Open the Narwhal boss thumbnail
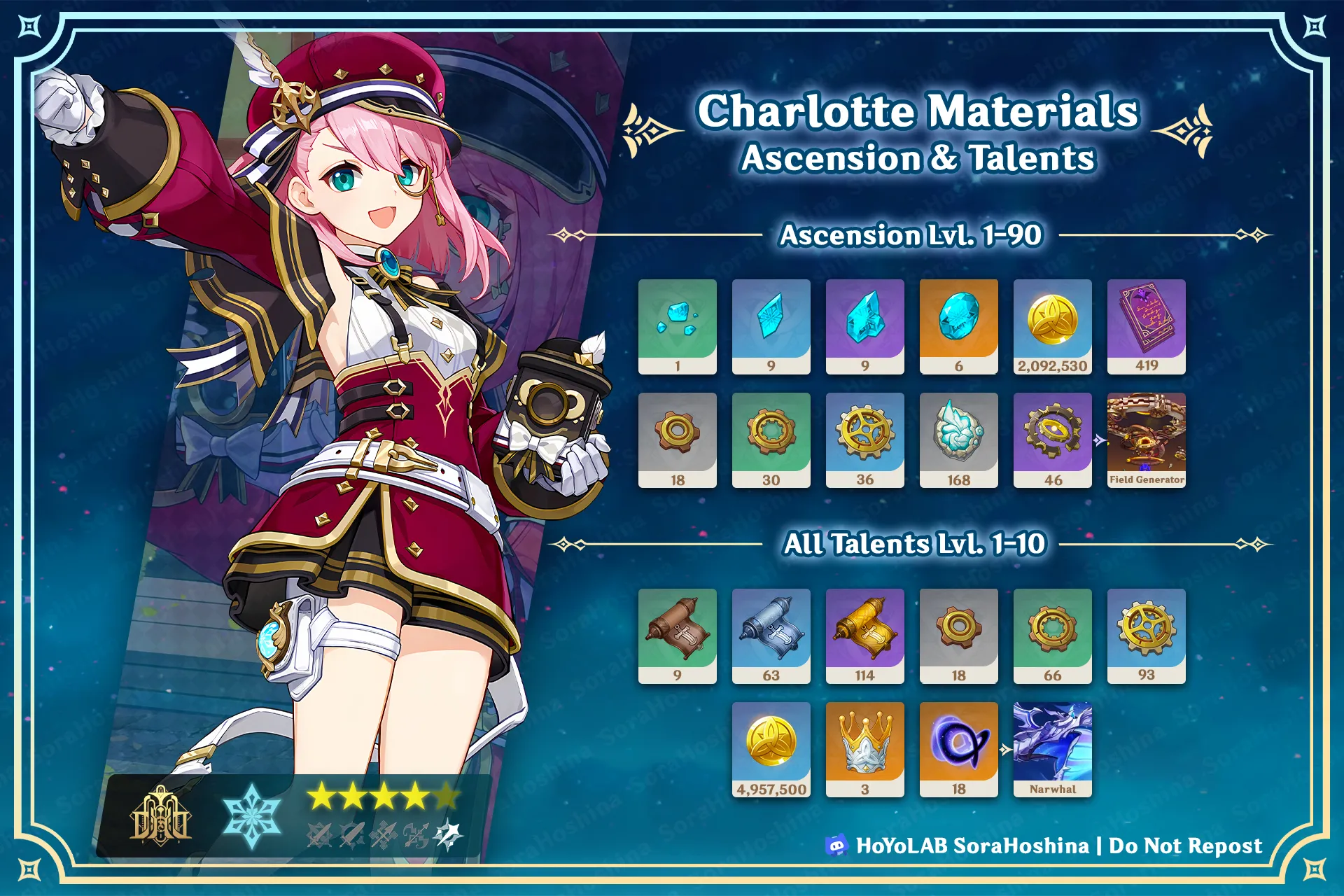1344x896 pixels. click(1052, 749)
